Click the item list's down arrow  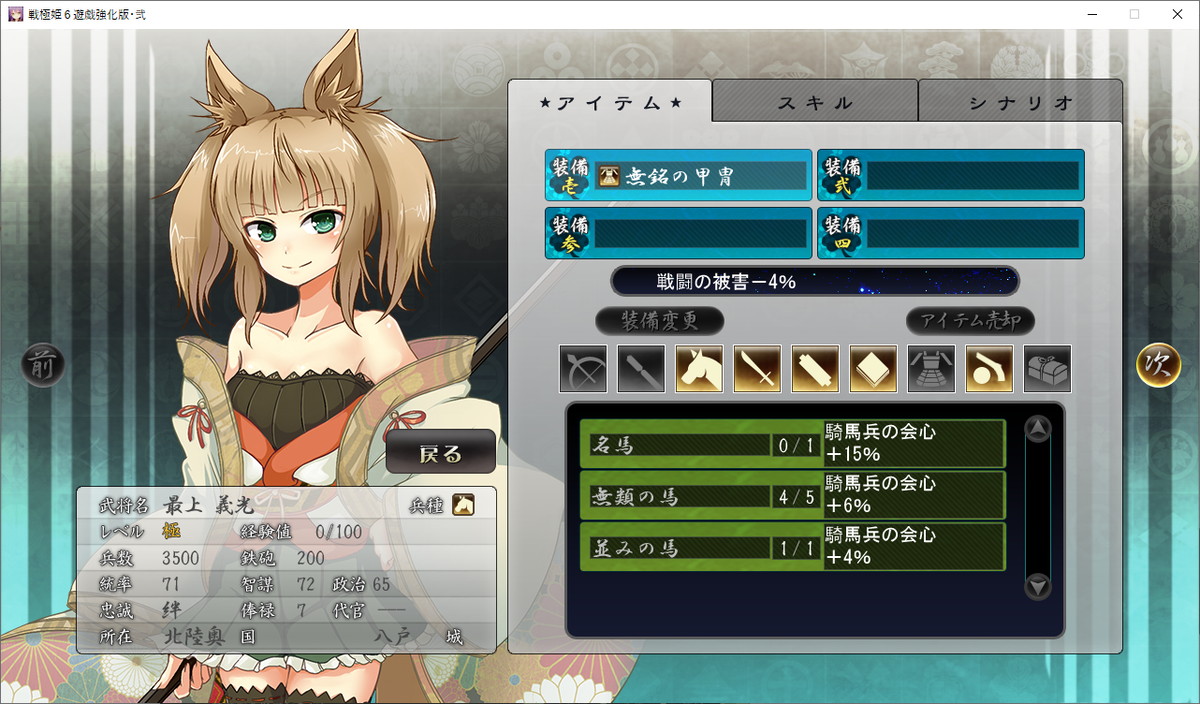[1038, 586]
